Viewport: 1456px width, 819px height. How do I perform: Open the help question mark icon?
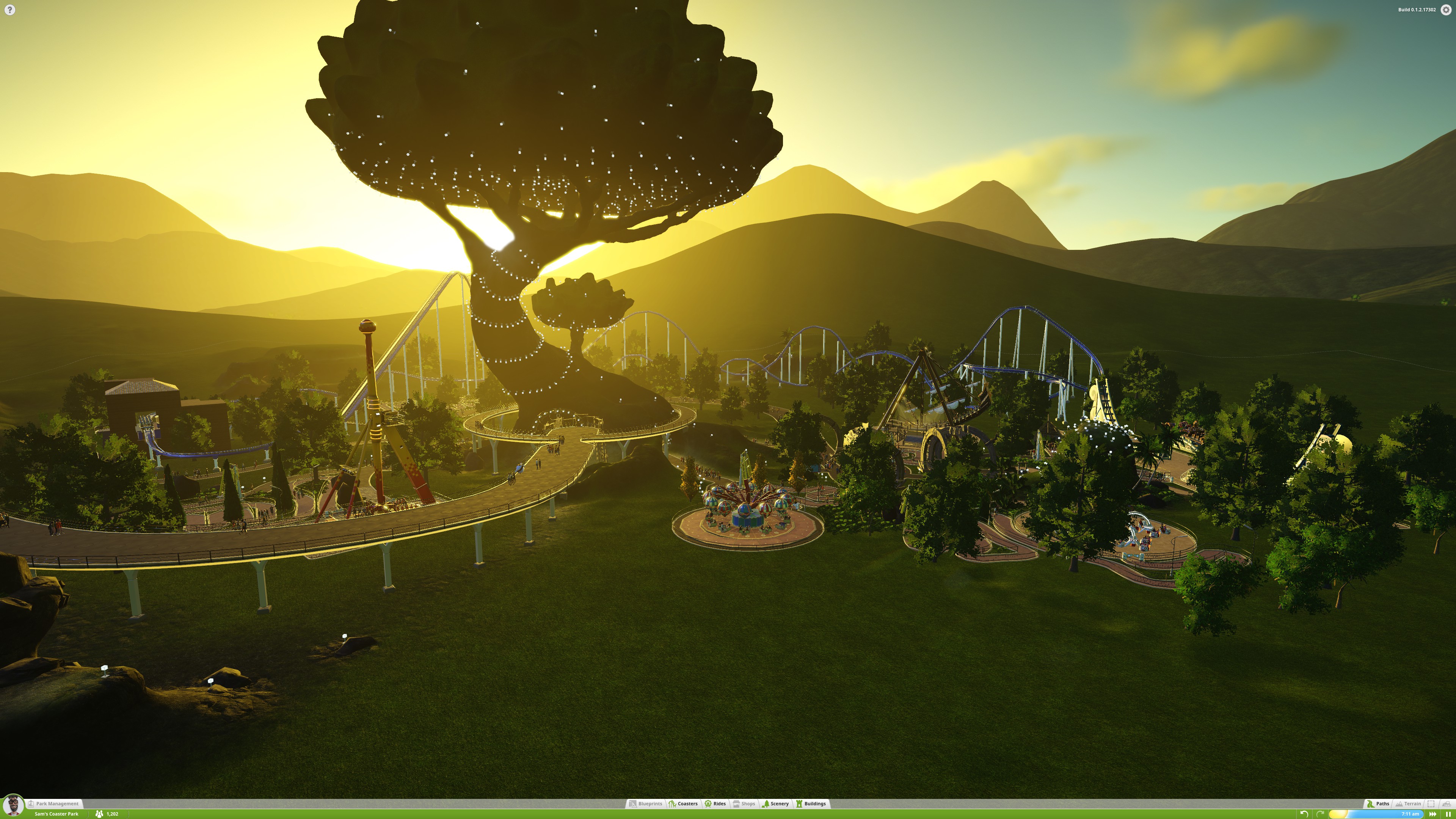[x=9, y=9]
